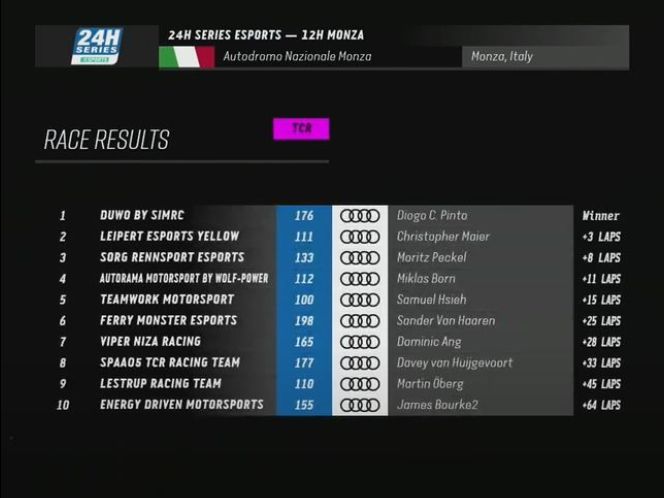The height and width of the screenshot is (498, 664).
Task: Select the magenta TCR class tag
Action: coord(301,129)
